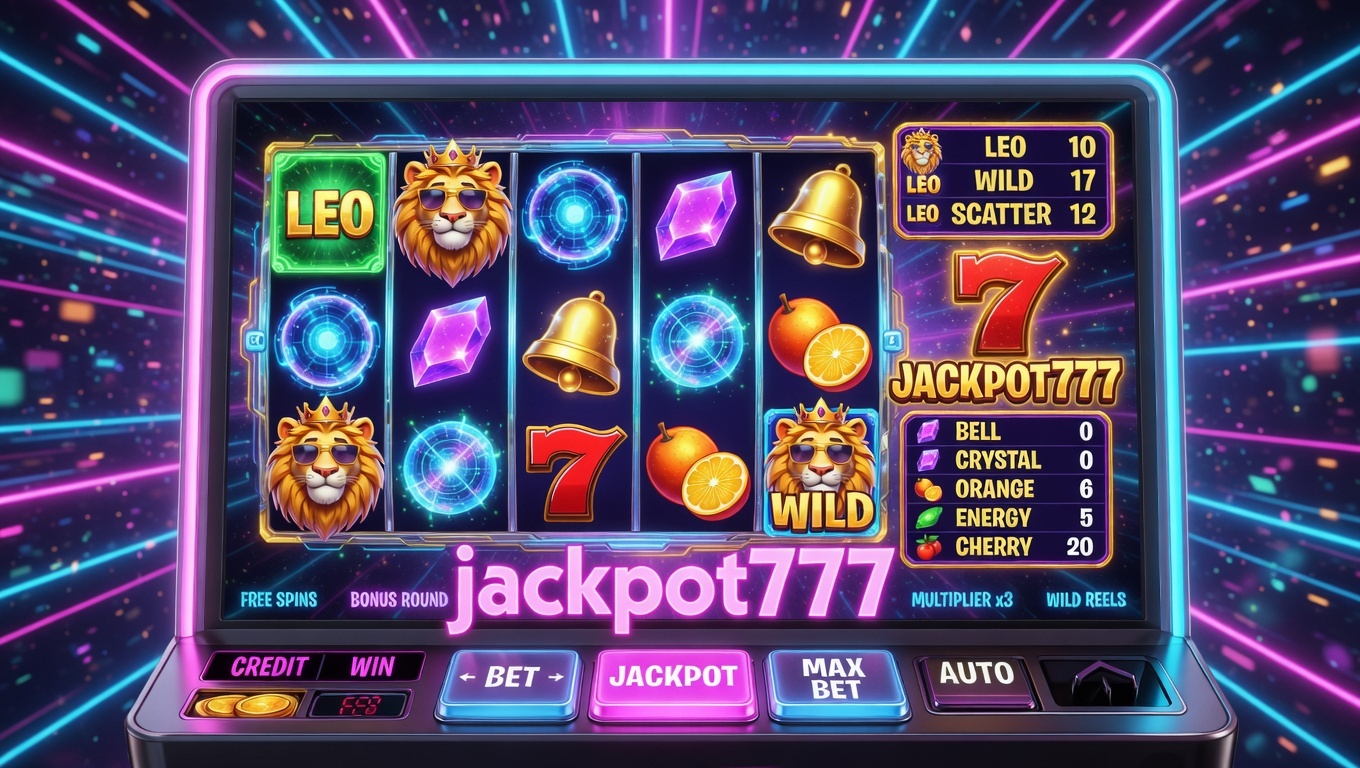Open the BONUS ROUND feature
The width and height of the screenshot is (1360, 768).
(398, 600)
